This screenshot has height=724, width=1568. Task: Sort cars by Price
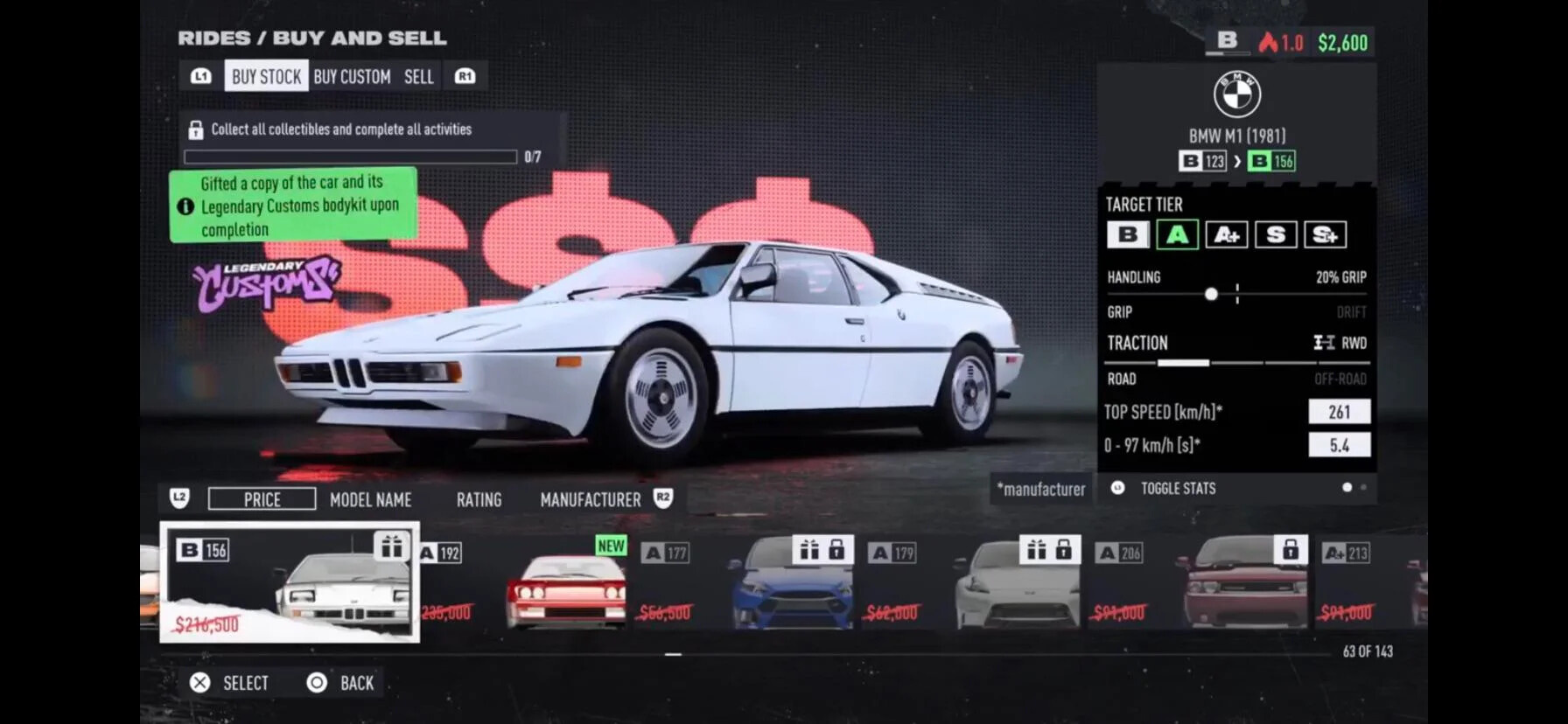point(262,499)
